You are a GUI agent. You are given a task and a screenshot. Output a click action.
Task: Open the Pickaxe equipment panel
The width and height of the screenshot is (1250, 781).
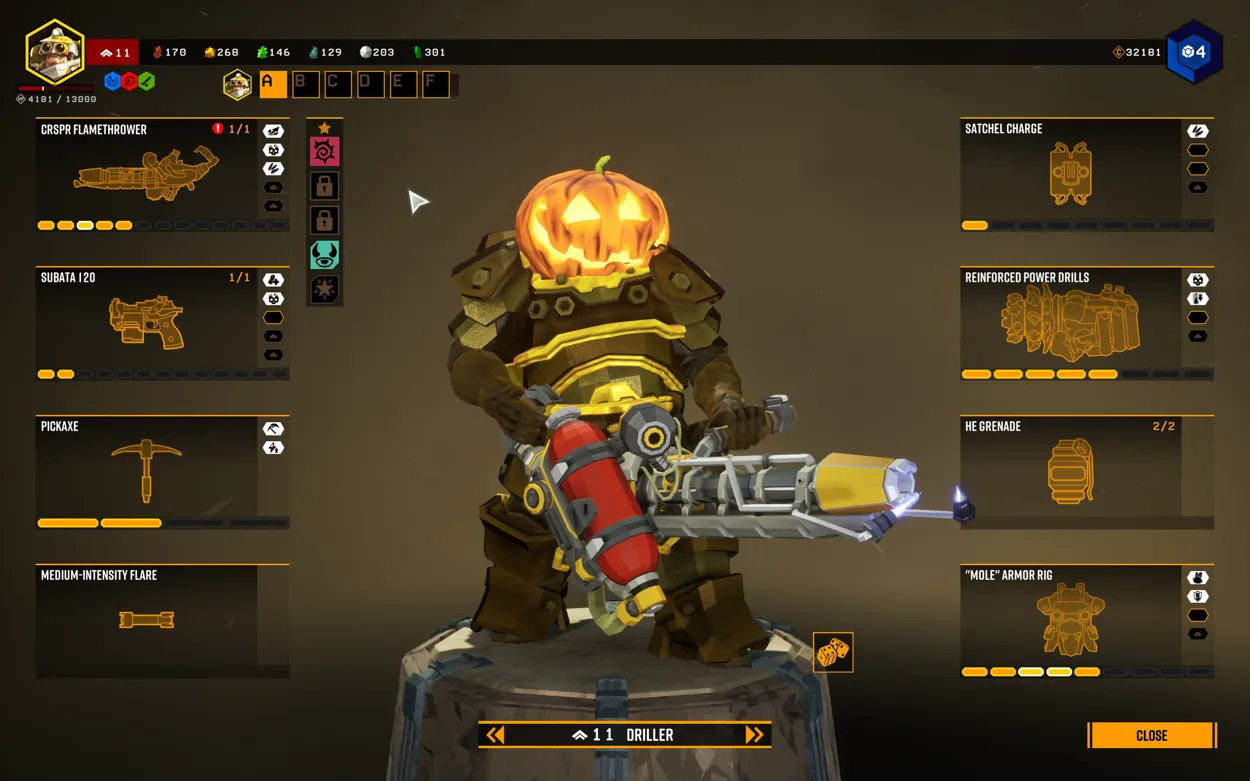147,471
